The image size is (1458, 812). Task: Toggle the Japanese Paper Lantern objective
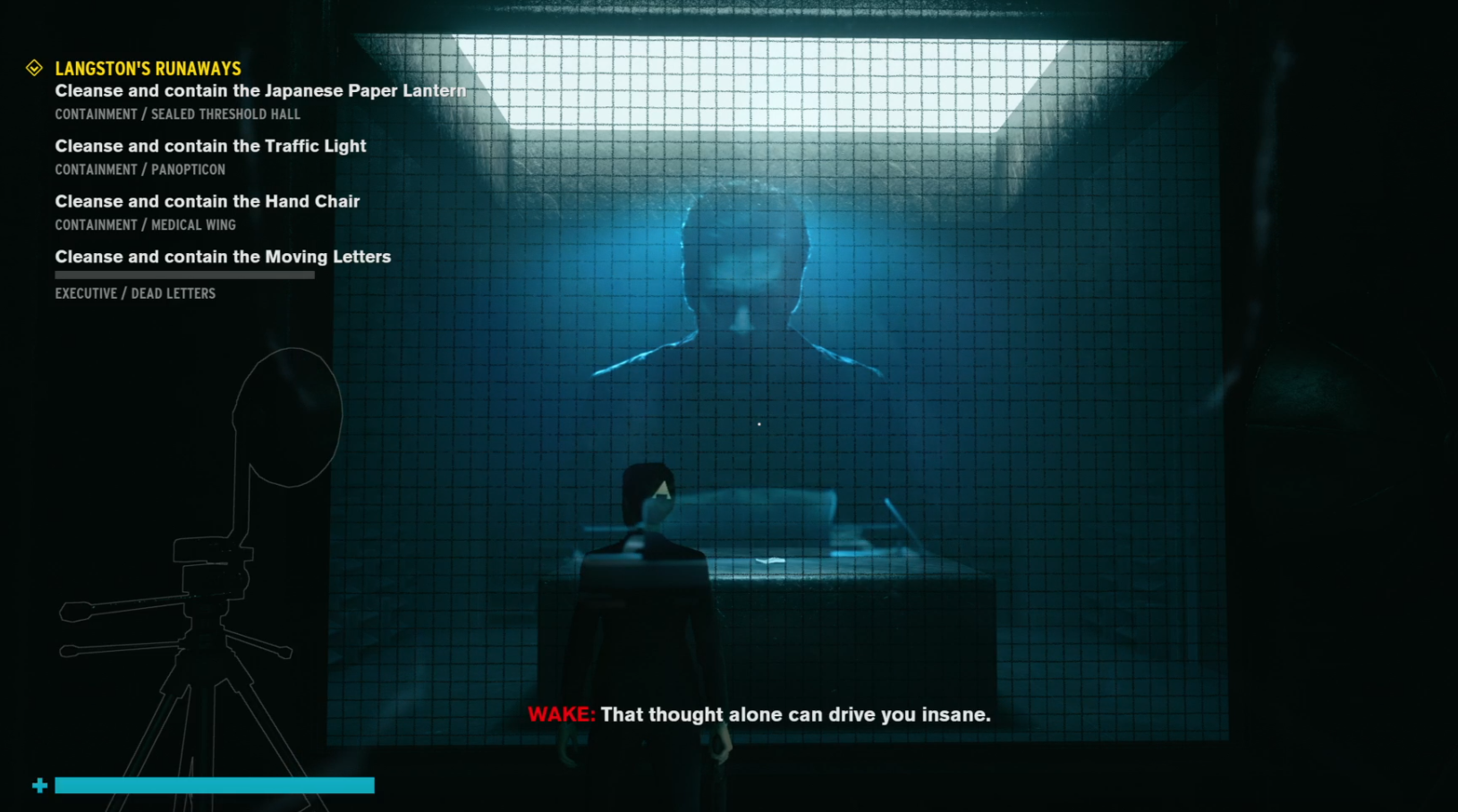259,90
